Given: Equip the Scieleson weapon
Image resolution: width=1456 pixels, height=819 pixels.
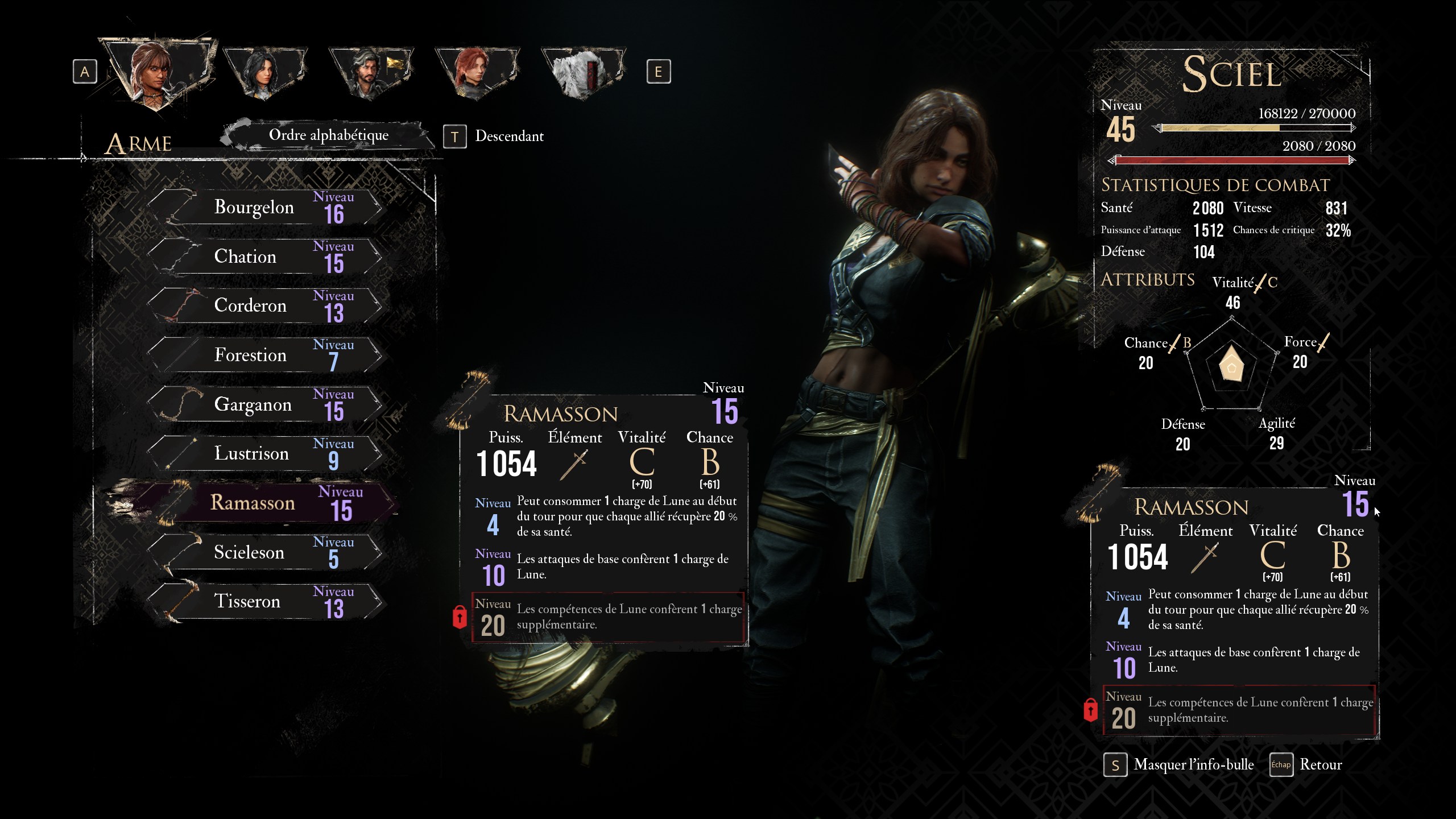Looking at the screenshot, I should pos(264,552).
